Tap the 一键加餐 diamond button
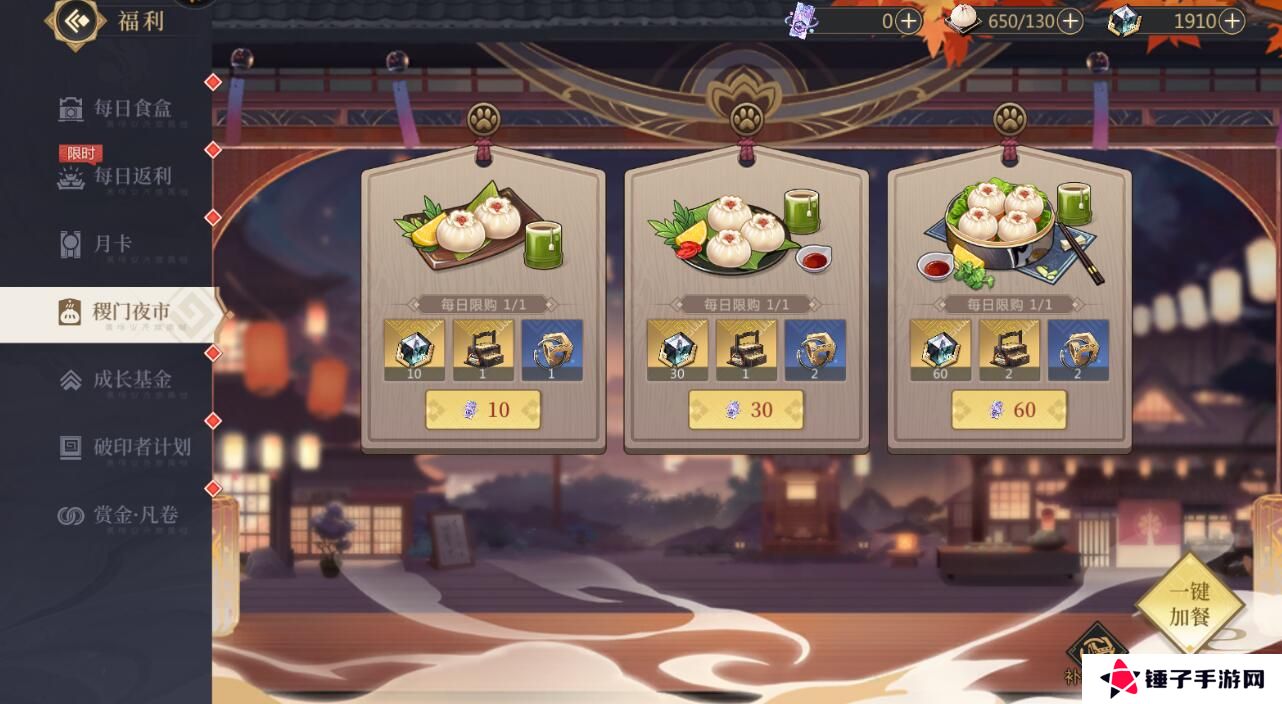The width and height of the screenshot is (1282, 704). click(x=1189, y=605)
